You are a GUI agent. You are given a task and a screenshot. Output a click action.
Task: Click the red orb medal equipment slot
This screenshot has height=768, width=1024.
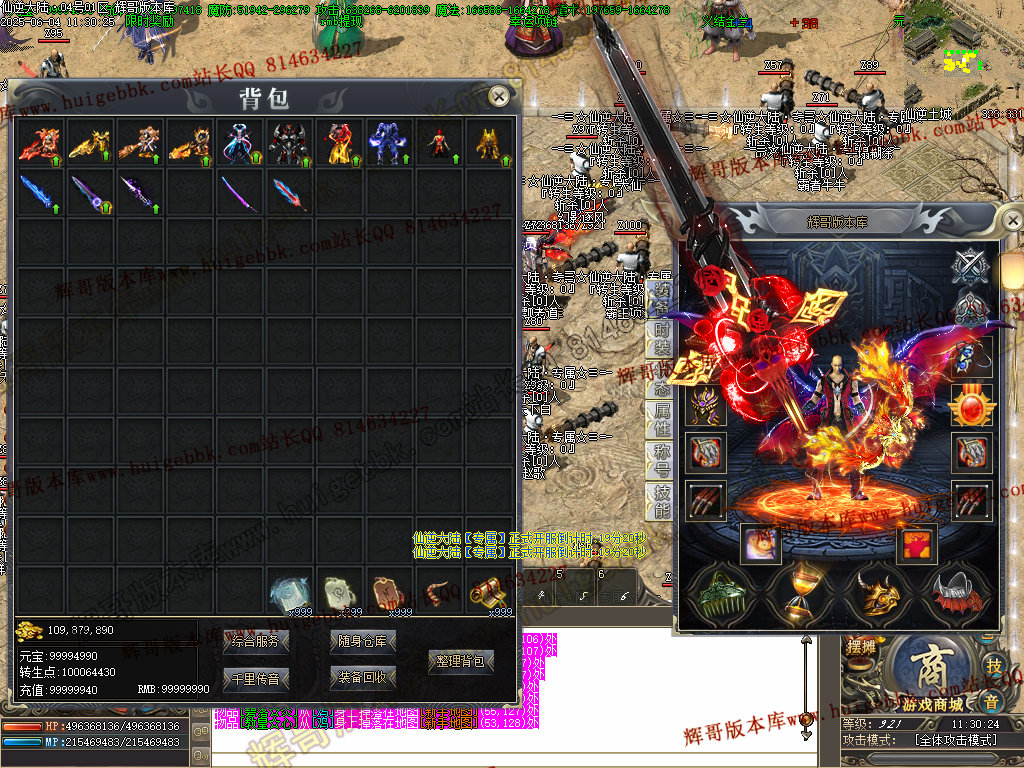click(x=972, y=405)
